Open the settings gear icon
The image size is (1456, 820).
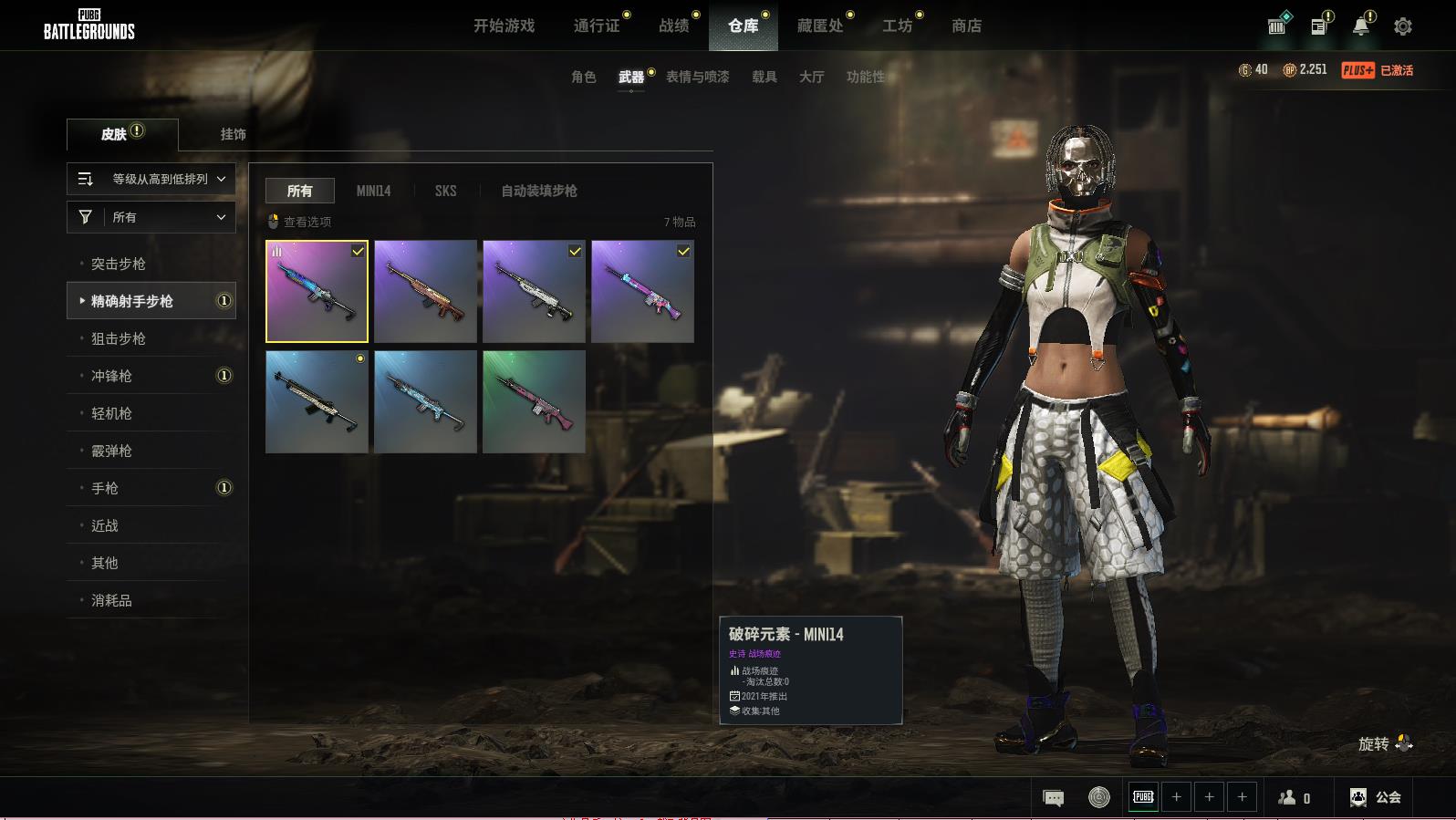click(x=1402, y=26)
